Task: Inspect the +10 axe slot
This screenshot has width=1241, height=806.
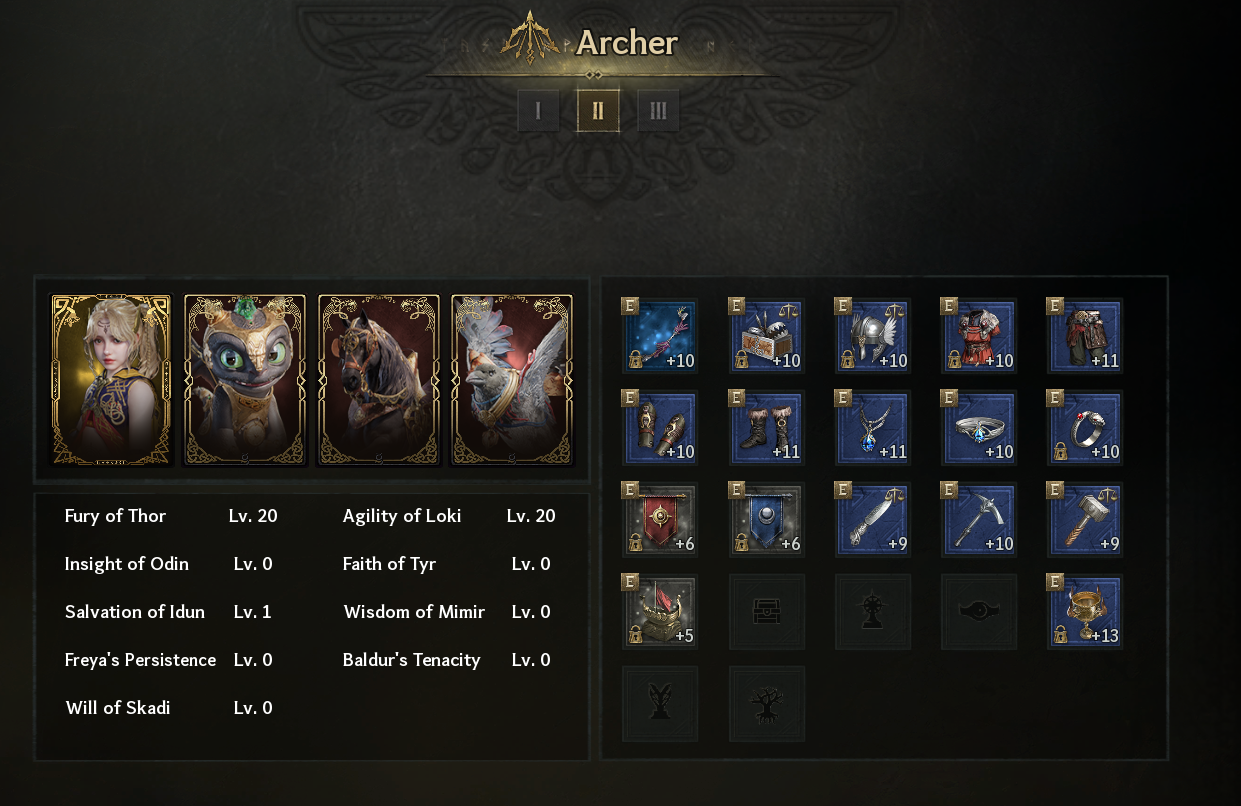Action: pyautogui.click(x=979, y=520)
